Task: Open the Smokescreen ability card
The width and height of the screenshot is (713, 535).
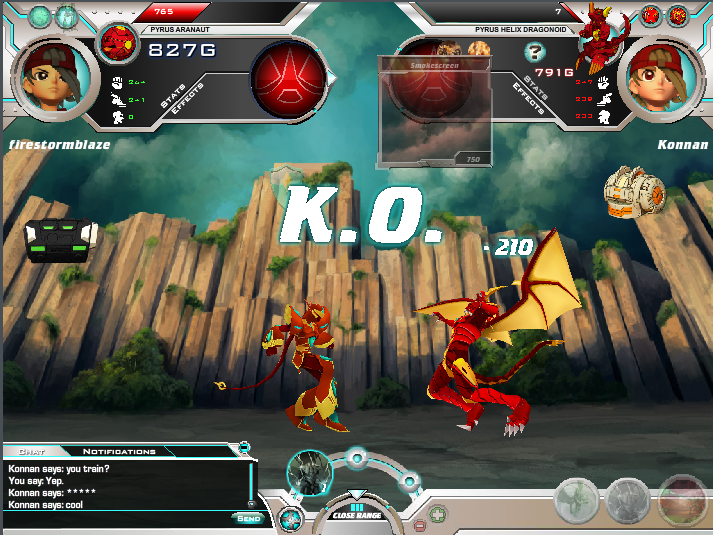Action: pos(434,111)
